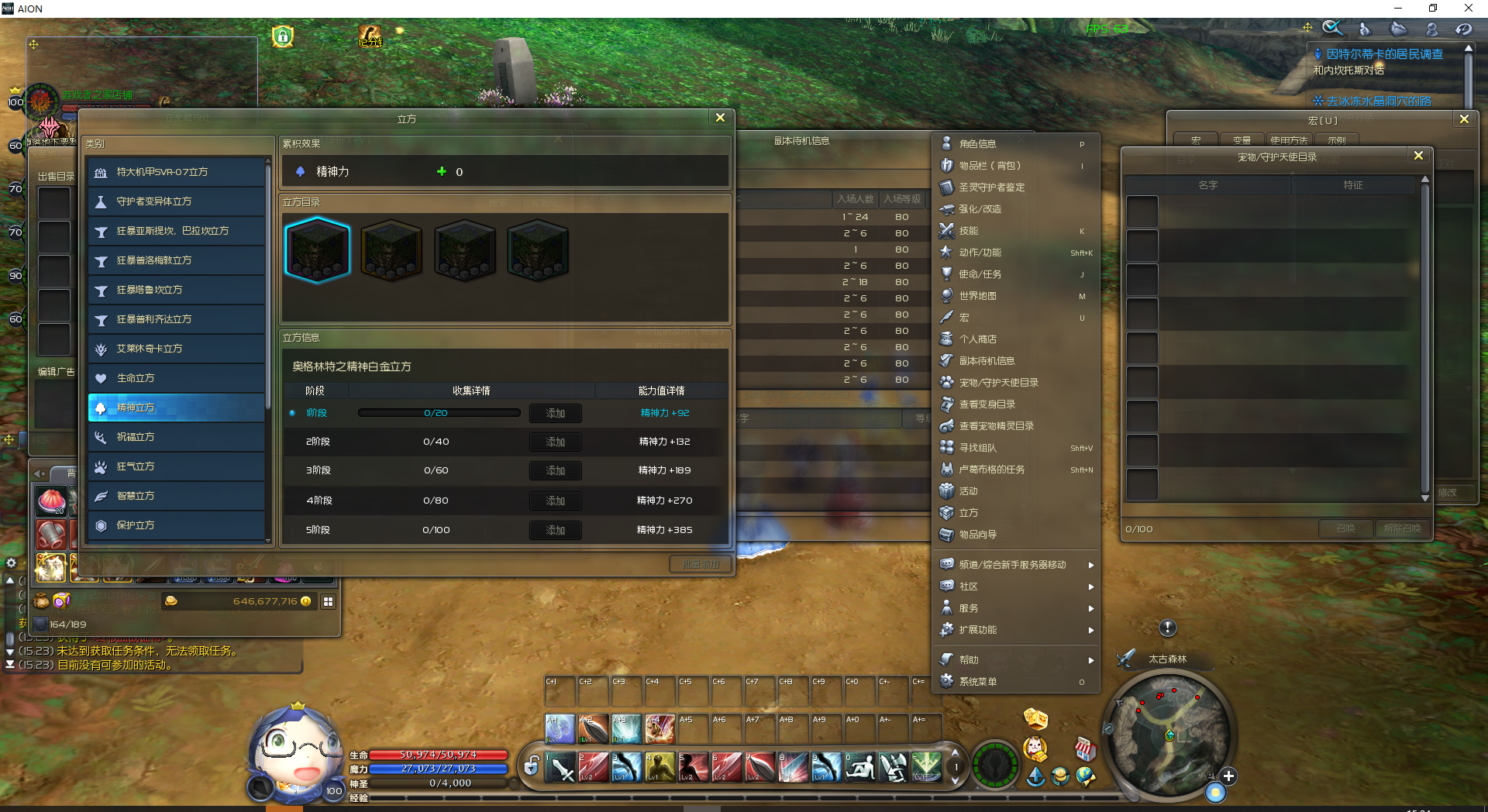The image size is (1488, 812).
Task: Close the 宏 macro window
Action: click(x=1464, y=119)
